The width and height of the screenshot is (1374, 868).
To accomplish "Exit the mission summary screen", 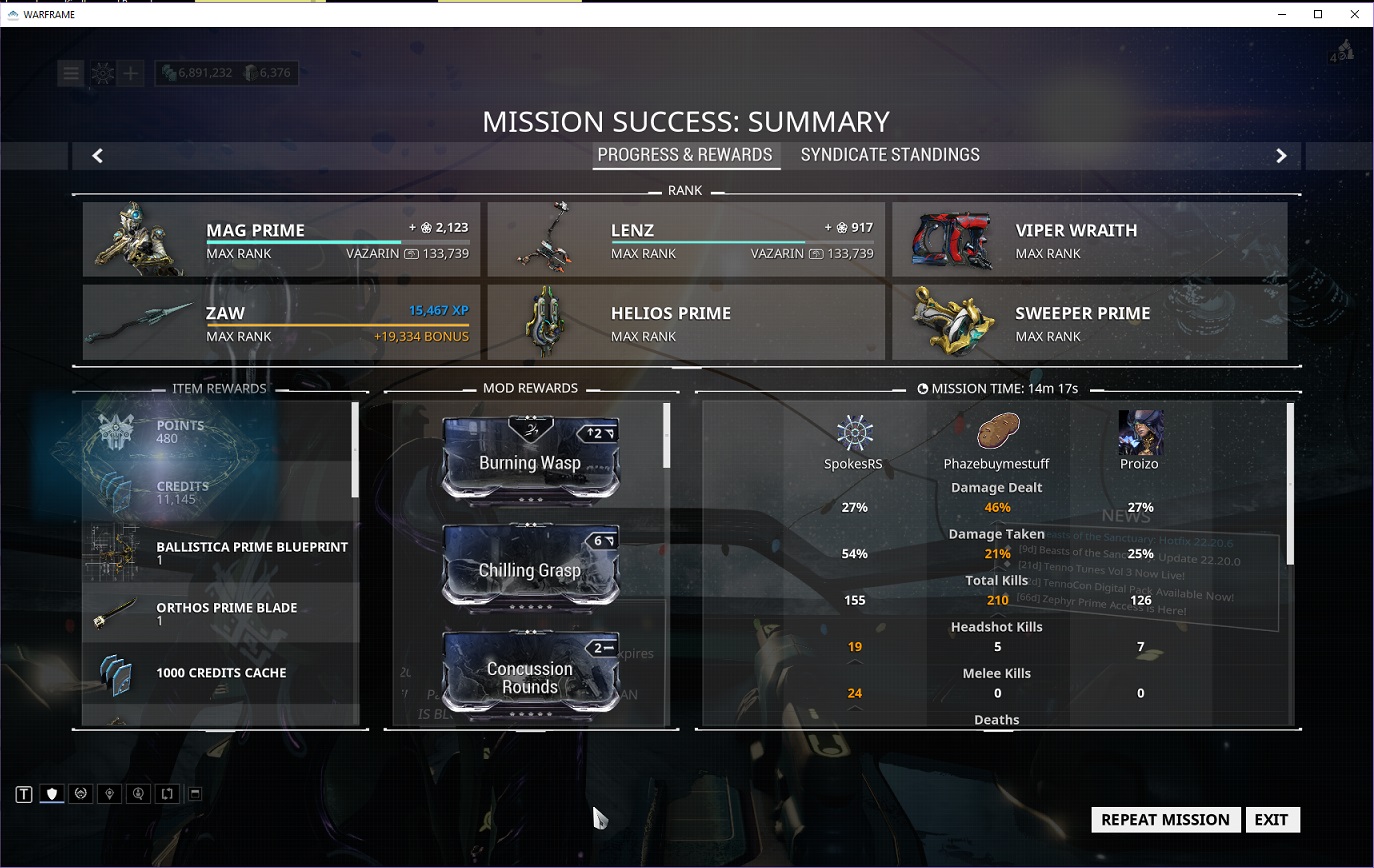I will pyautogui.click(x=1271, y=820).
